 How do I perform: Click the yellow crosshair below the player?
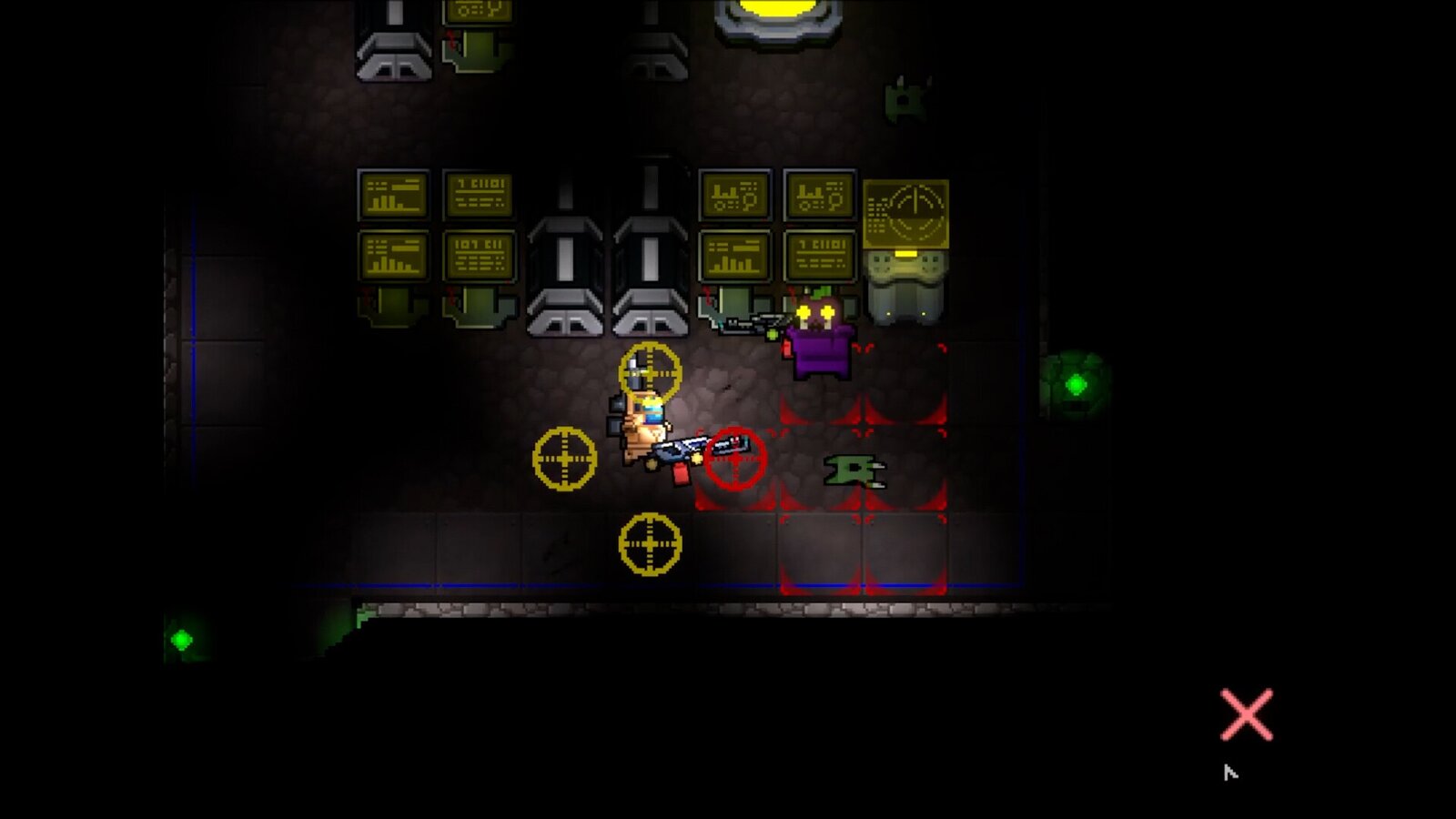[x=650, y=544]
